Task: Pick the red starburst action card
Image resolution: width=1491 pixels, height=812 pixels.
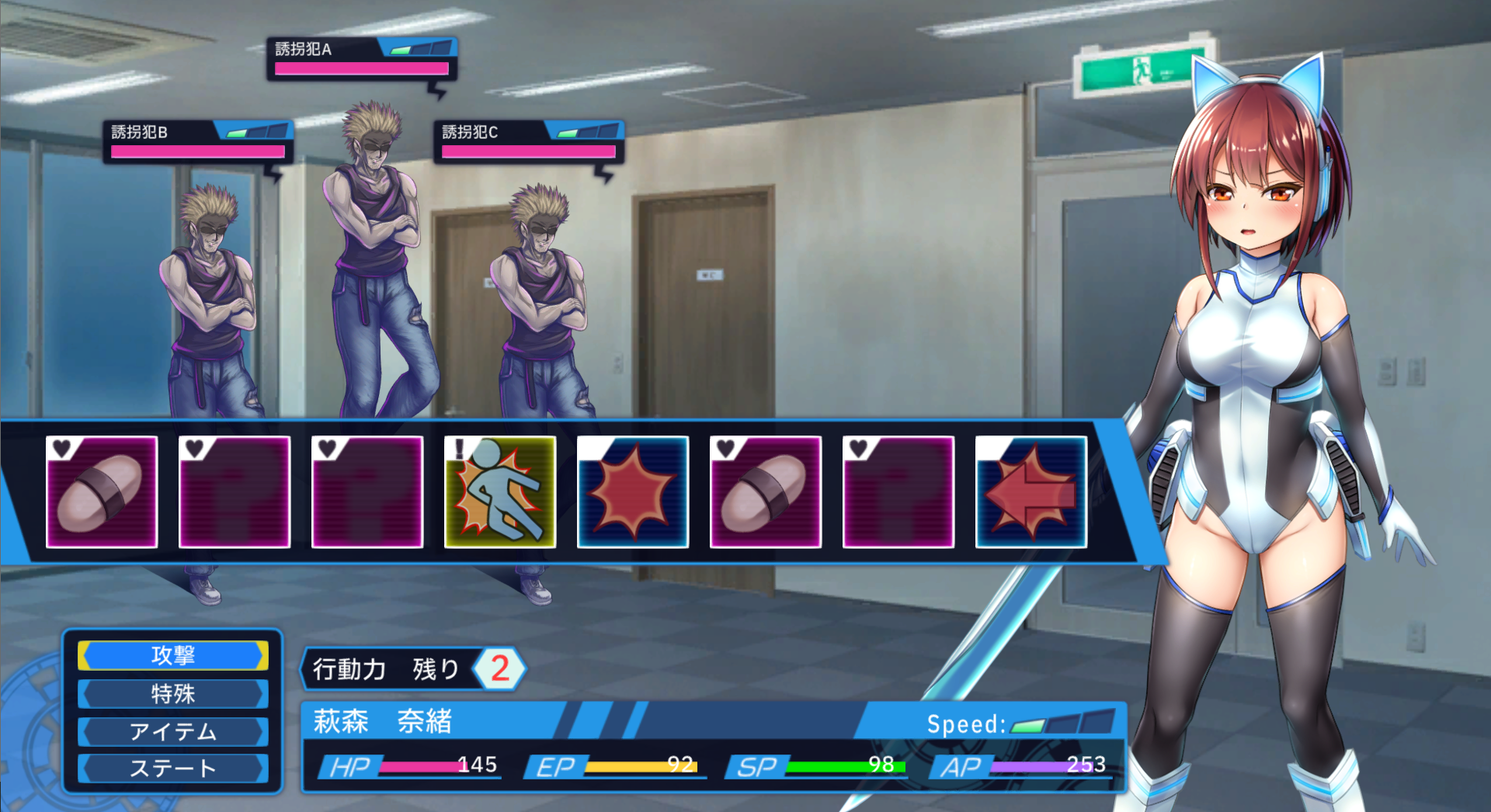Action: point(633,492)
